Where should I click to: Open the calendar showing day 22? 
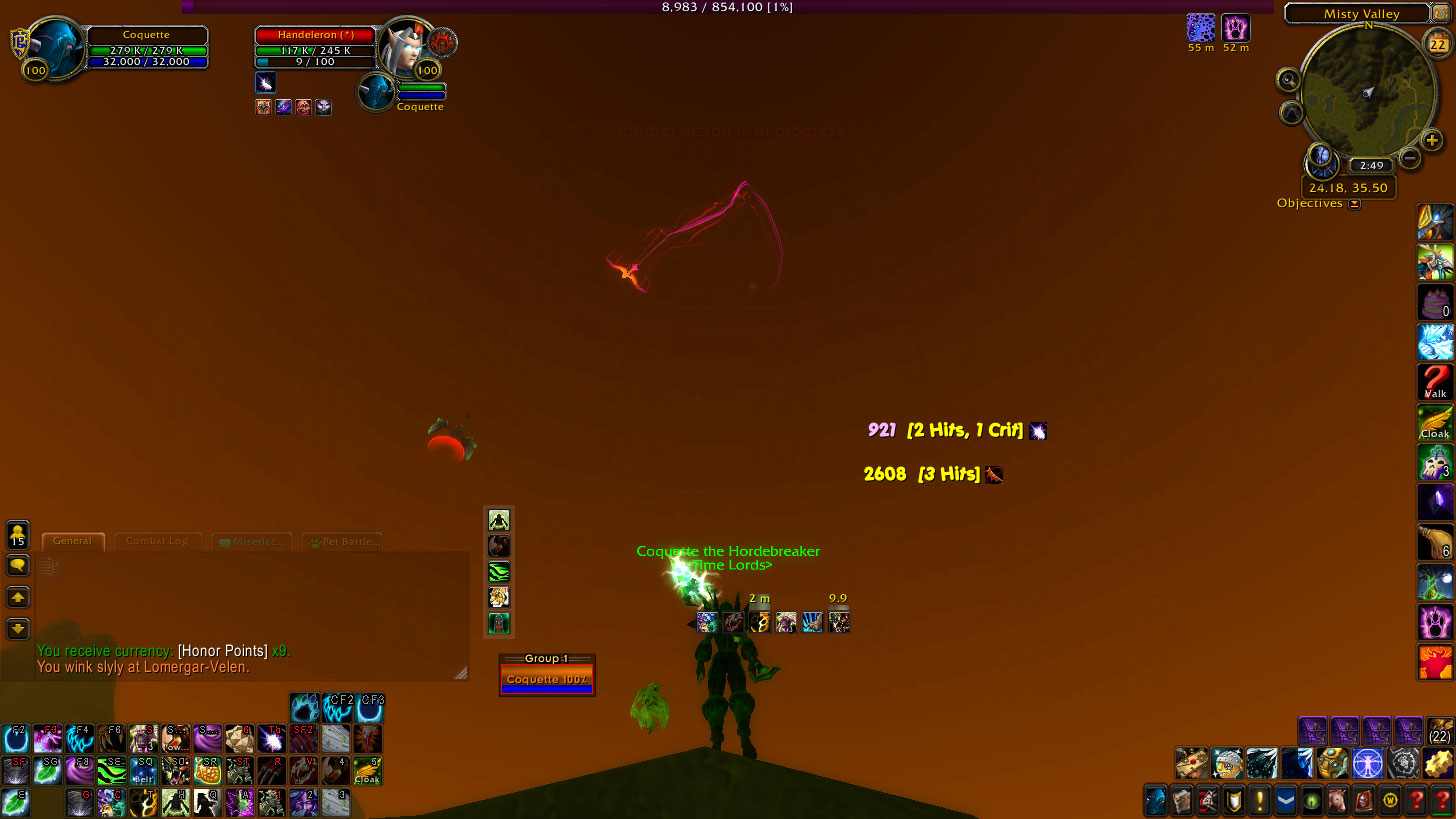pyautogui.click(x=1438, y=45)
